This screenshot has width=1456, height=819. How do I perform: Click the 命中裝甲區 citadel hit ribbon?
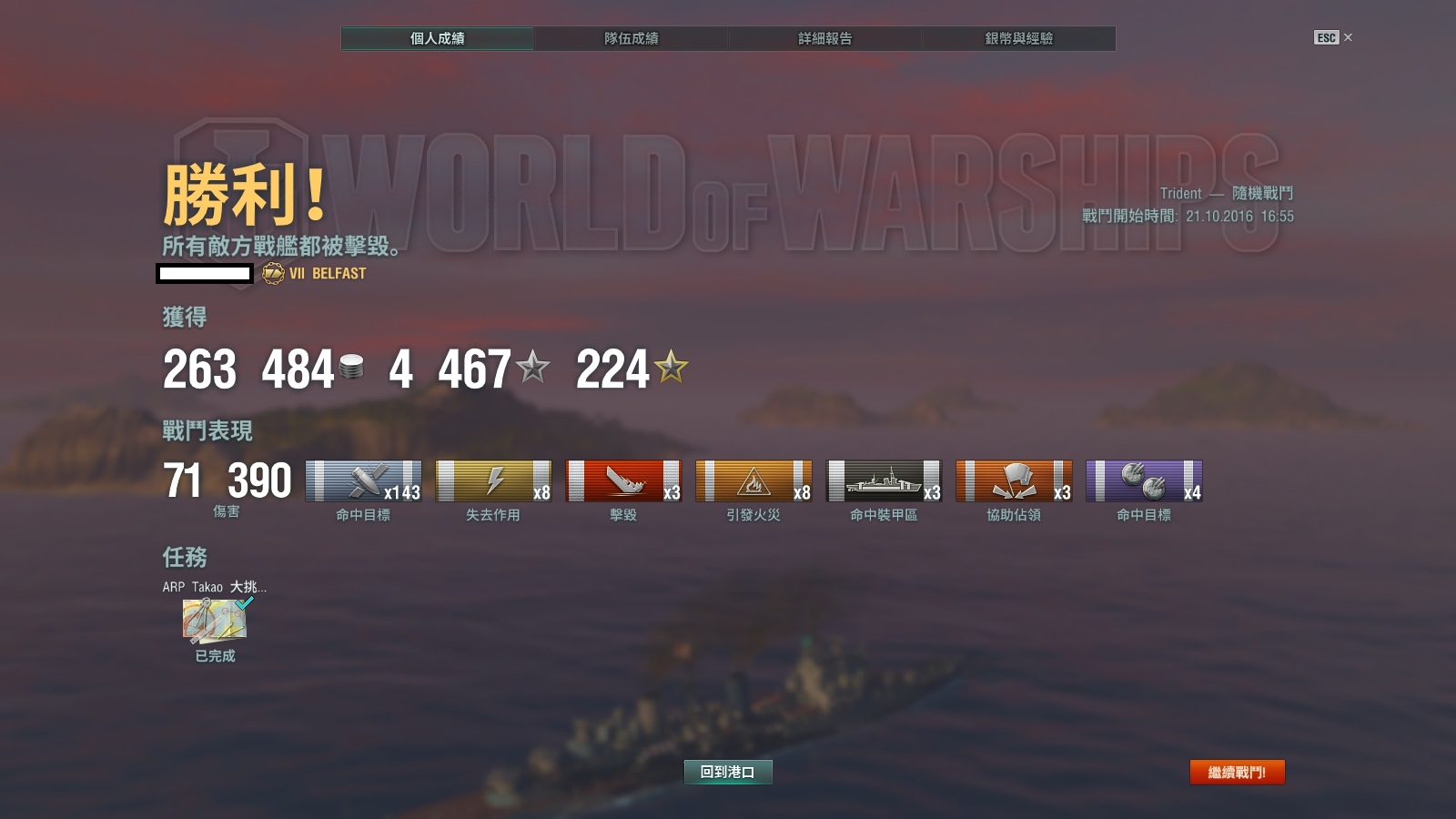click(884, 481)
